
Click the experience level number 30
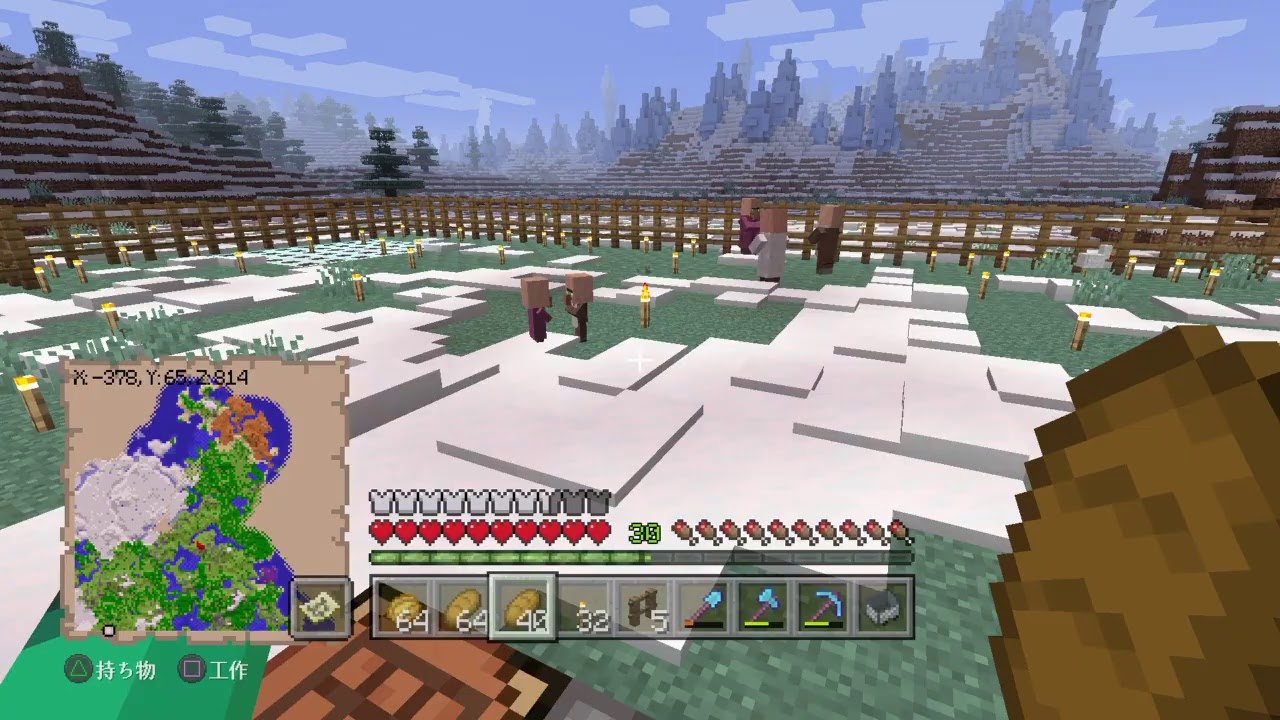[x=645, y=533]
